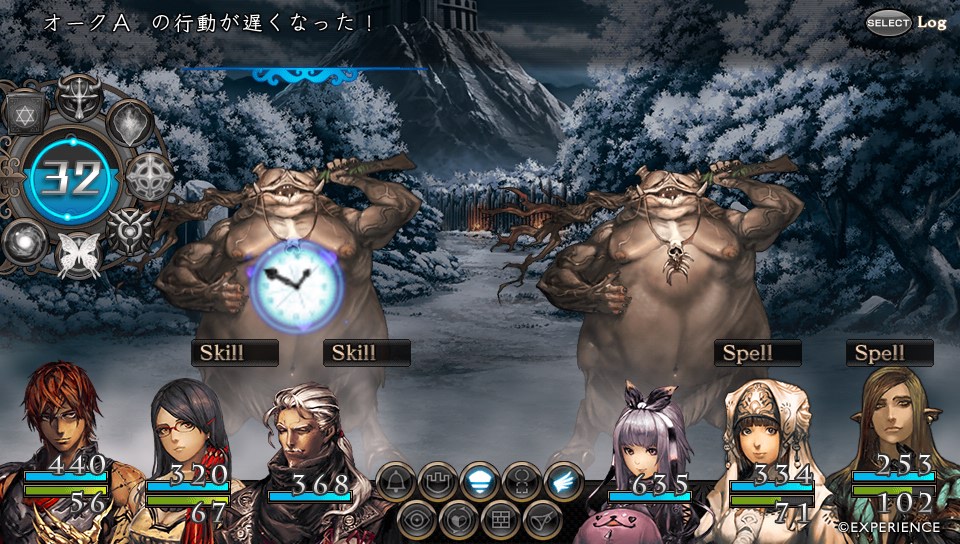Activate the glowing blue wing icon
The width and height of the screenshot is (960, 544).
(x=564, y=482)
